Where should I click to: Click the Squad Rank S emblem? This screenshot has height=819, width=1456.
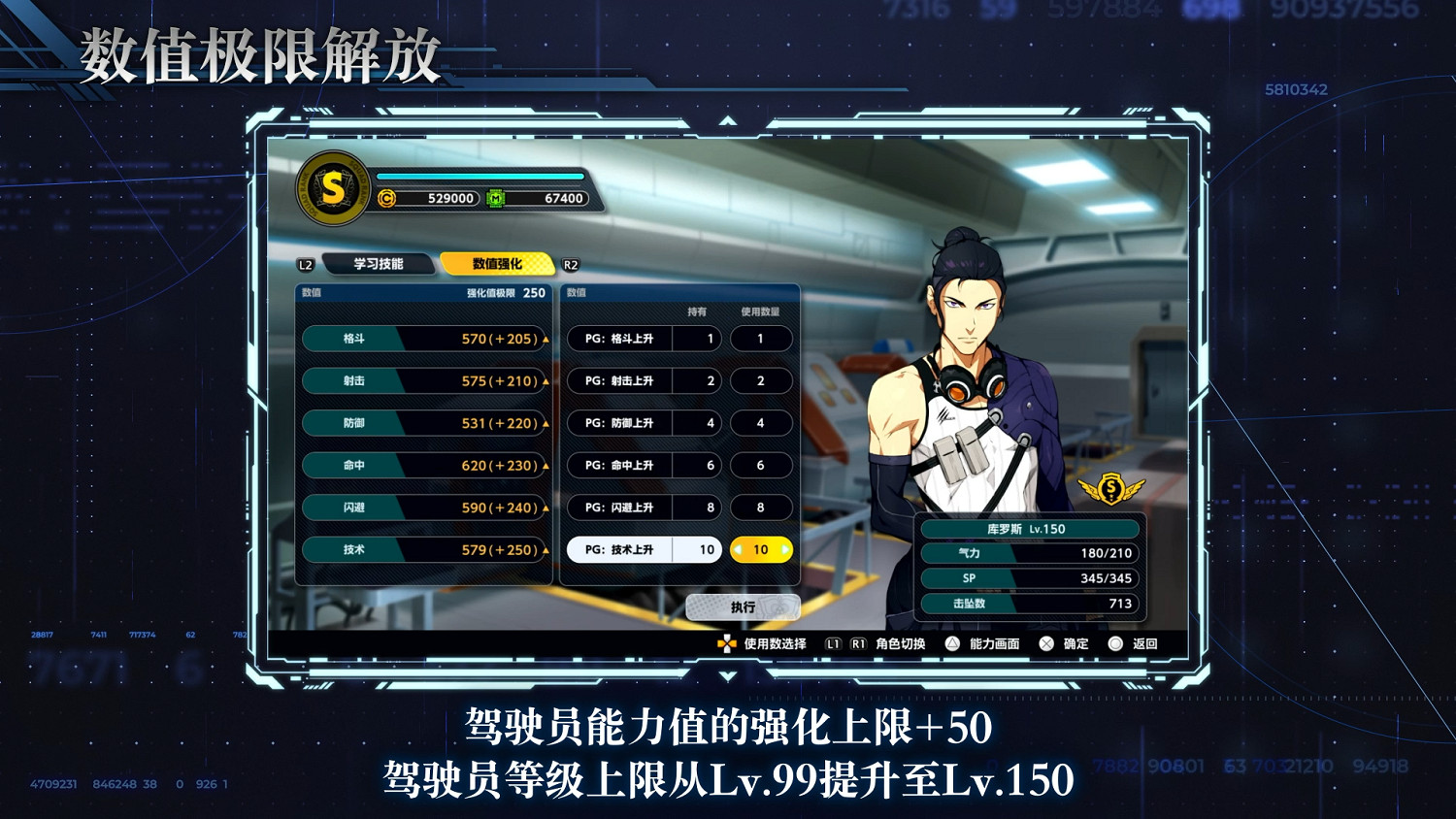pyautogui.click(x=330, y=191)
